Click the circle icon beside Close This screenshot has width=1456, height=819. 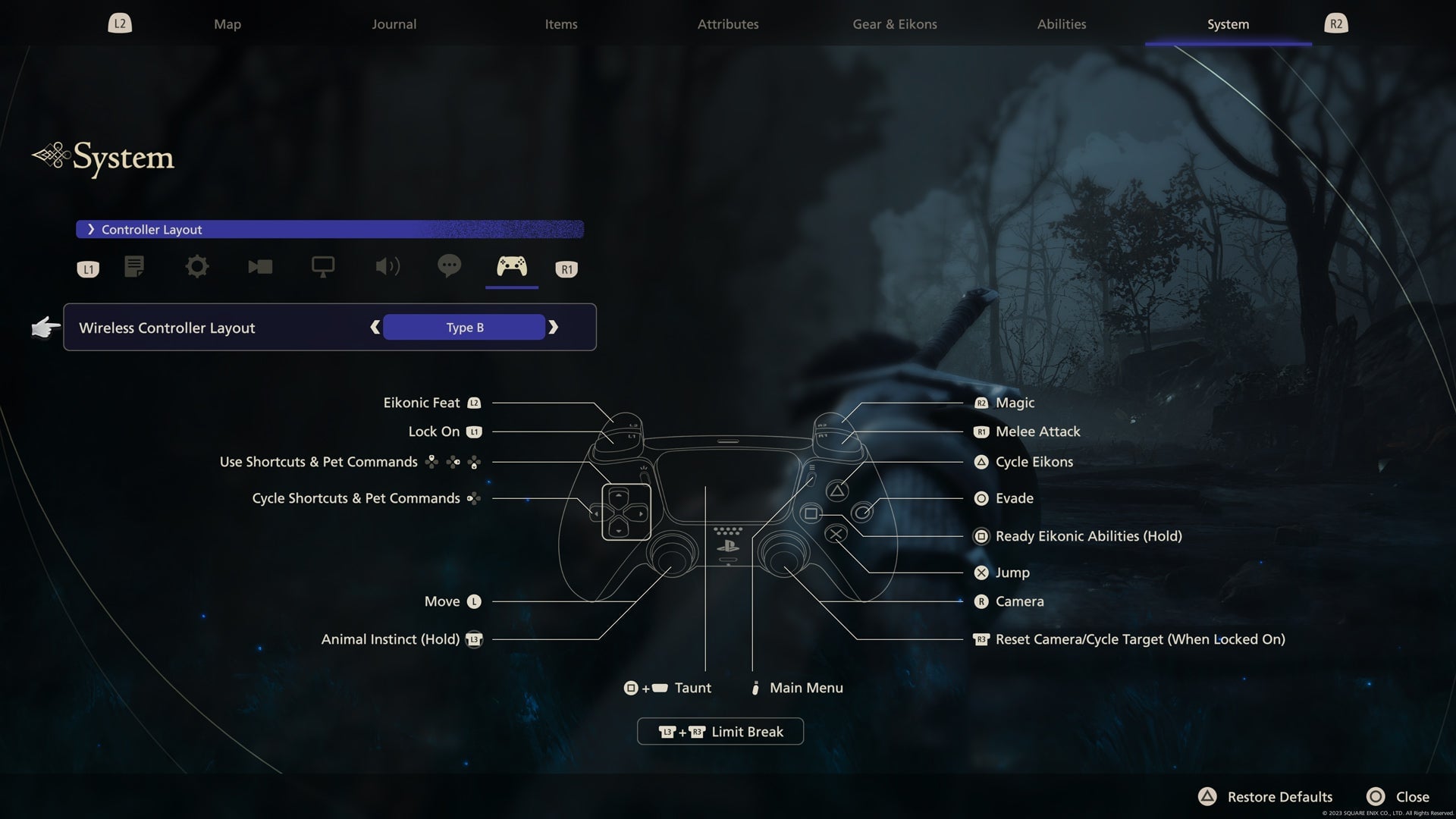click(1376, 797)
